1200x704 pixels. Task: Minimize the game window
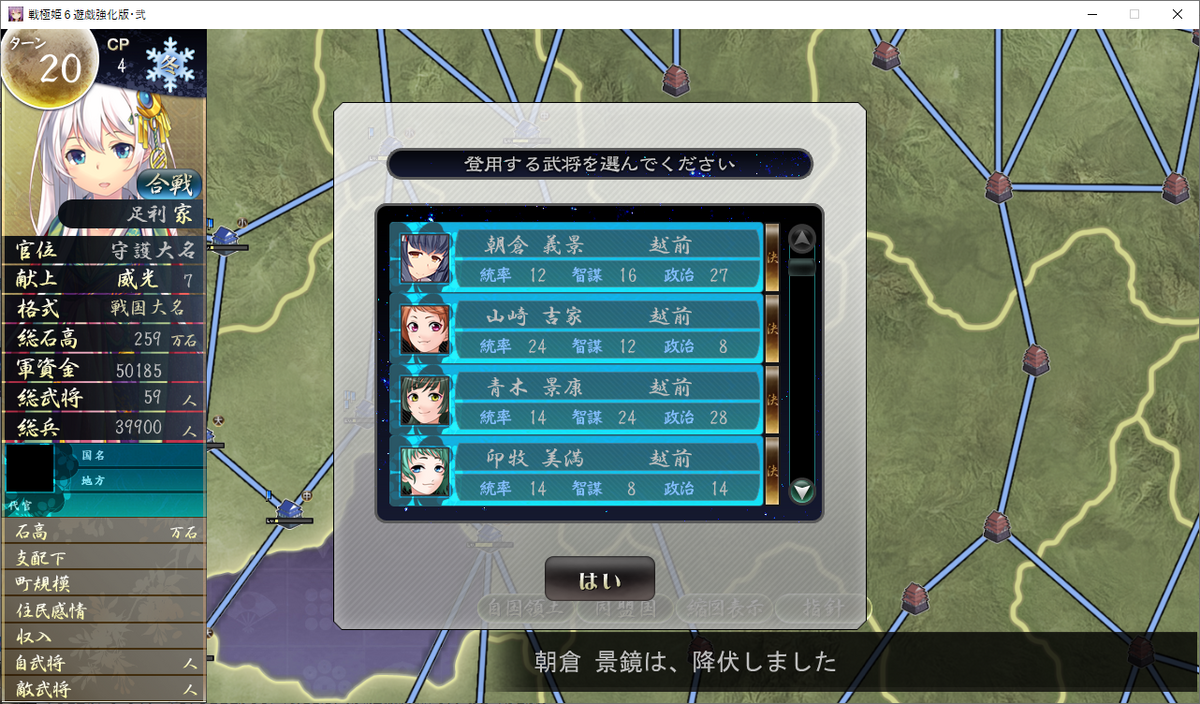coord(1086,14)
